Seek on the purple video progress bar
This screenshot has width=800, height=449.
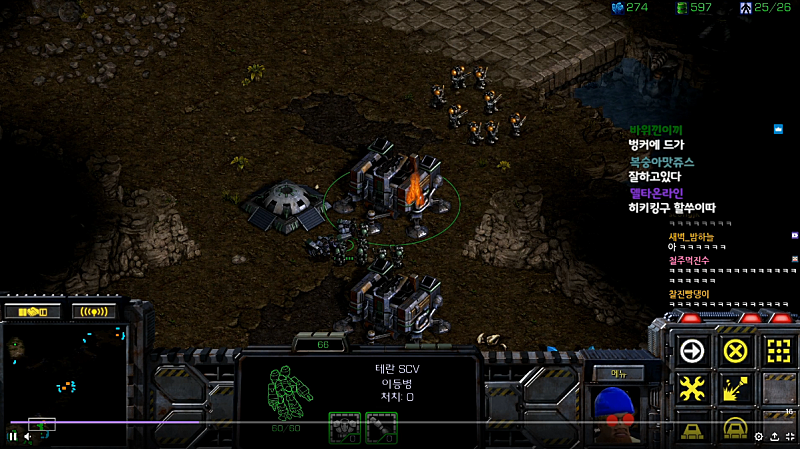[x=300, y=422]
